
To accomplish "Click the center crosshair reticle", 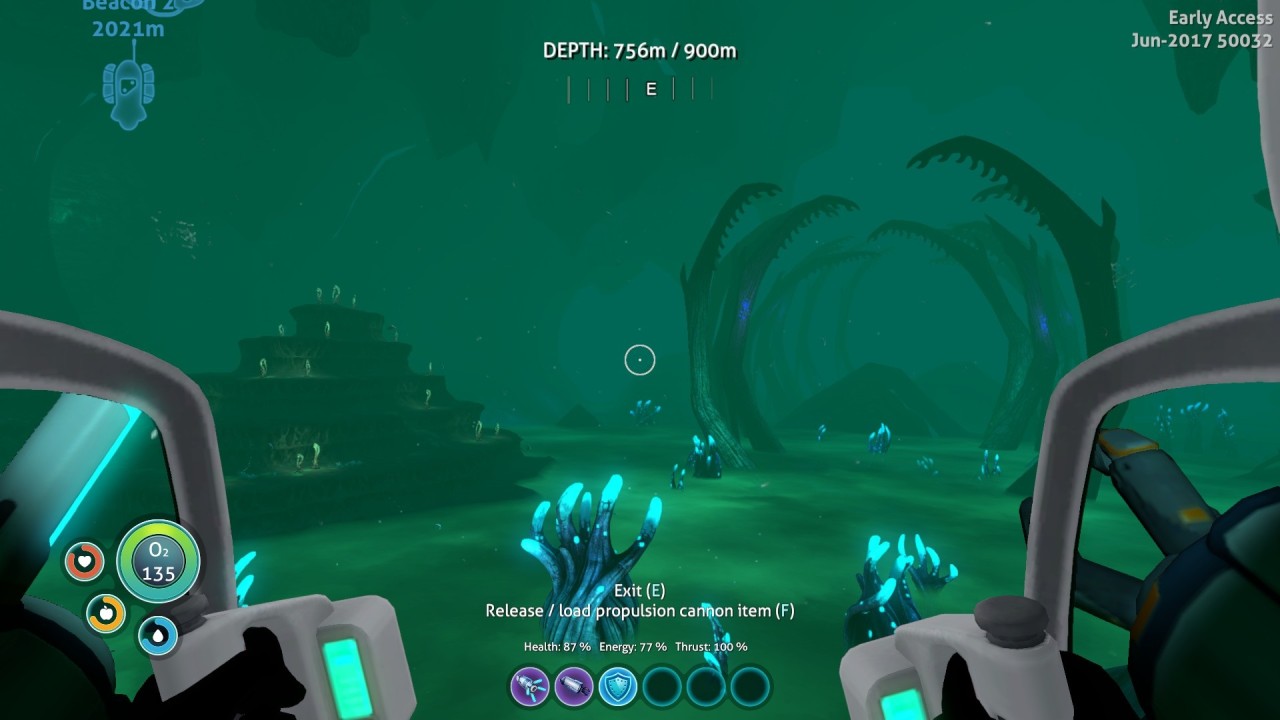I will [640, 360].
